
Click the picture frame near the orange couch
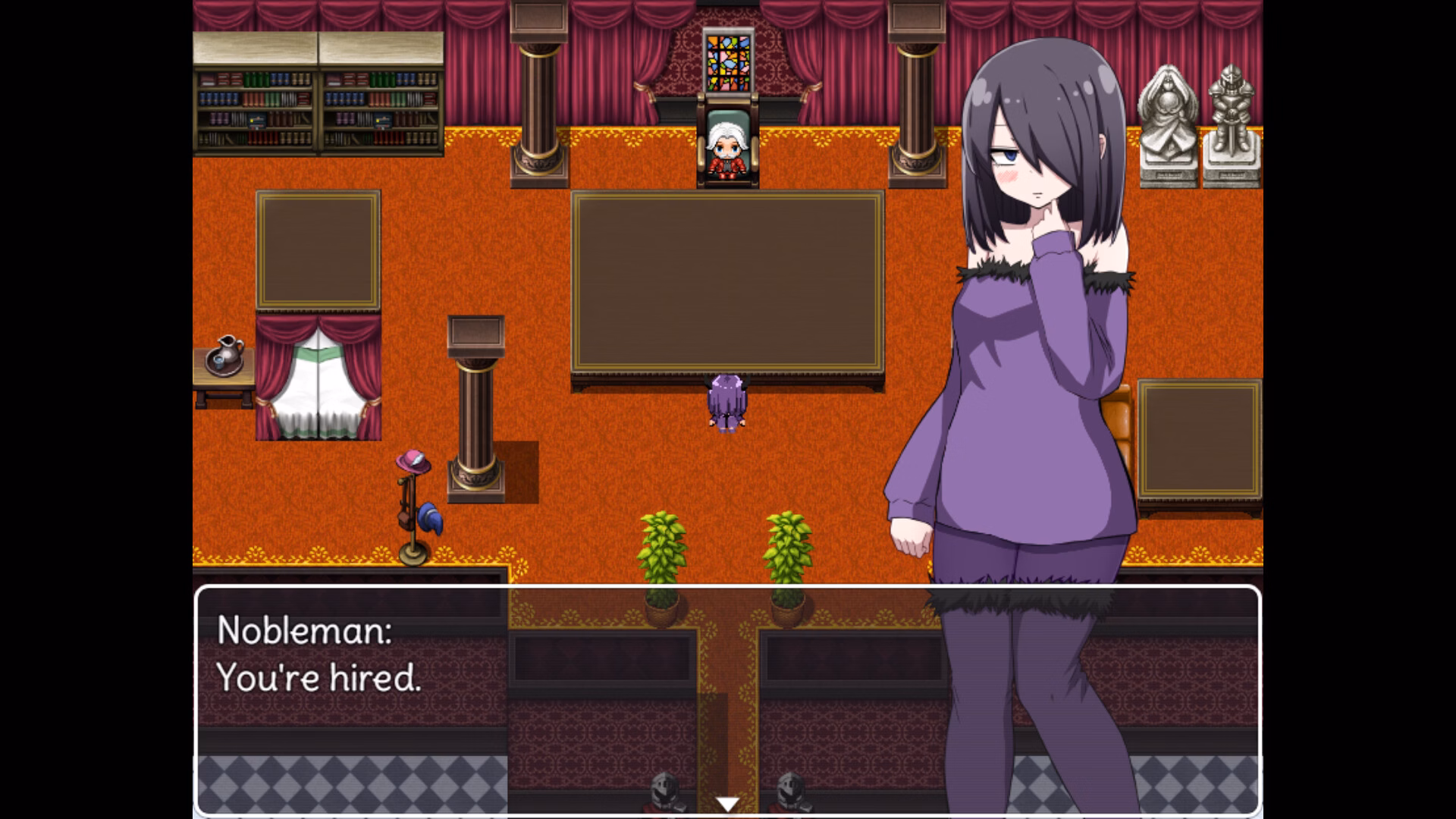coord(1198,440)
